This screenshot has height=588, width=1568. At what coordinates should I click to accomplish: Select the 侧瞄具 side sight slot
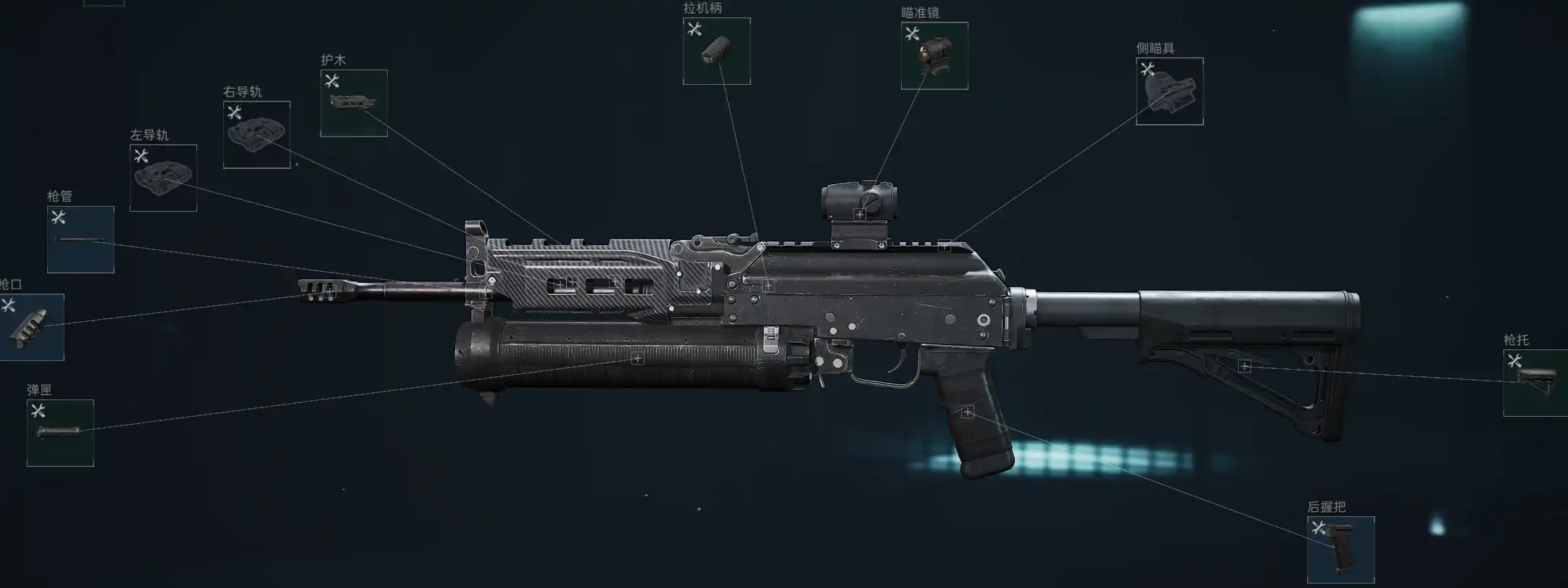[x=1169, y=91]
